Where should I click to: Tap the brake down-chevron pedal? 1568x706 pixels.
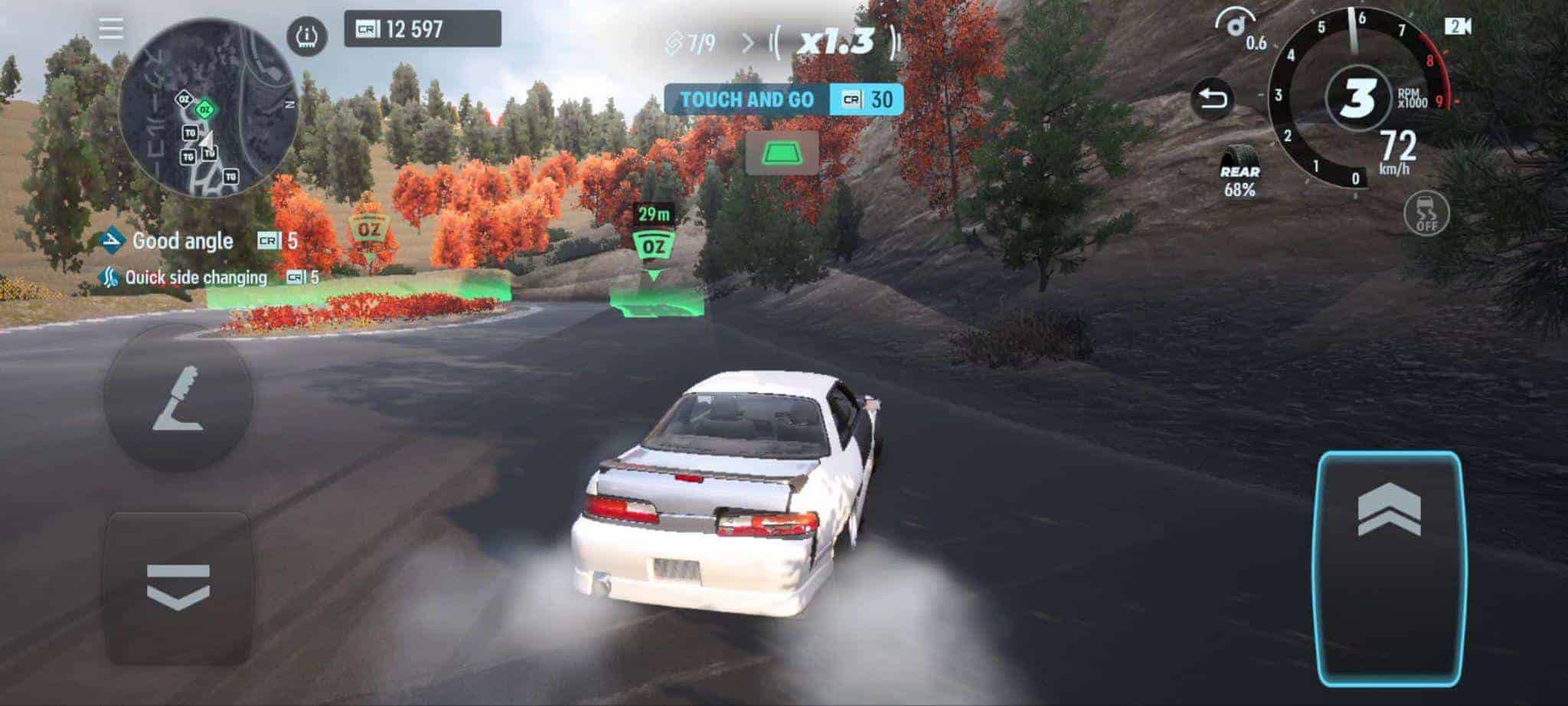[178, 588]
